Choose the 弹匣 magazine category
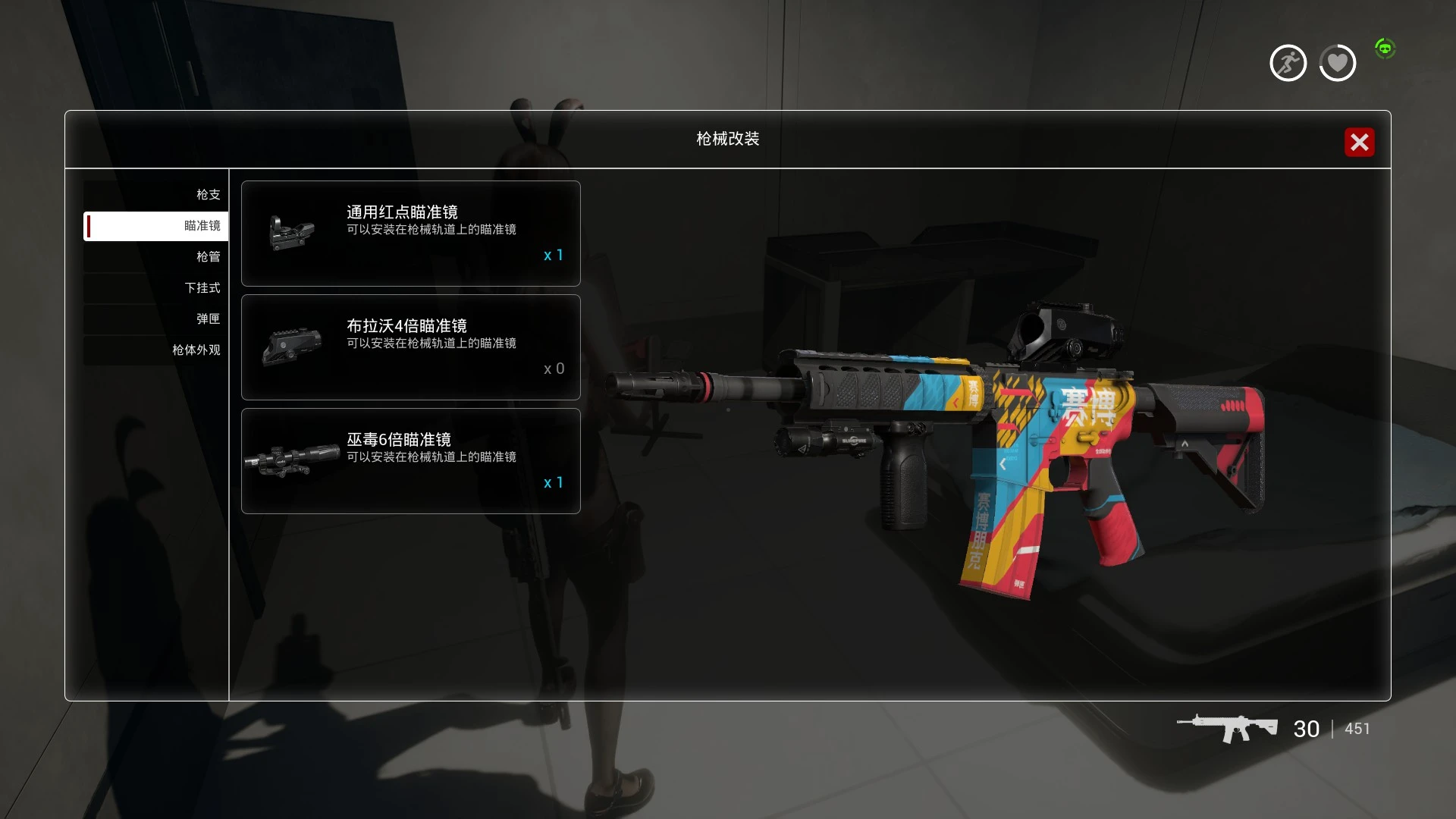 (x=156, y=319)
